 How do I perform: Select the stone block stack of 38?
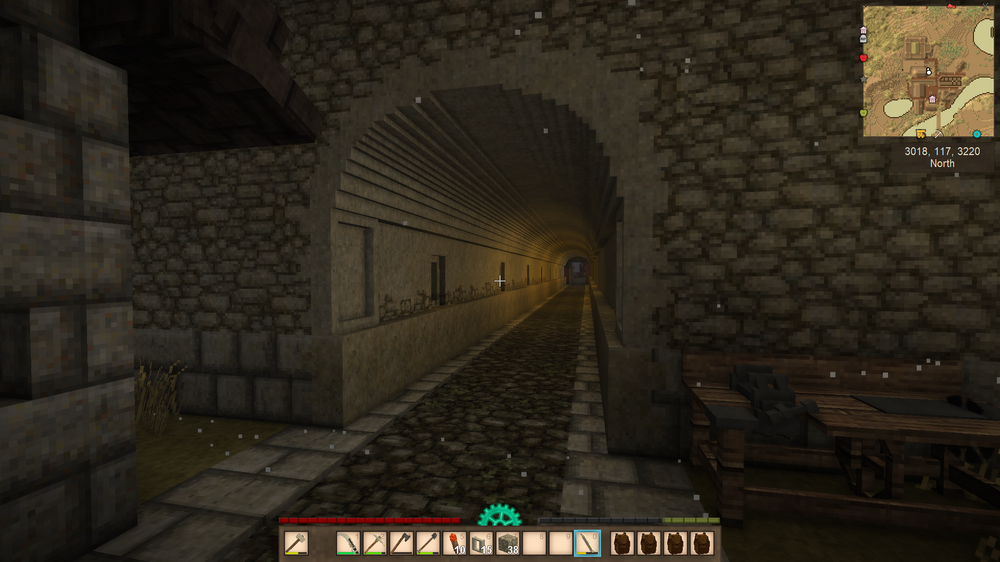(508, 543)
